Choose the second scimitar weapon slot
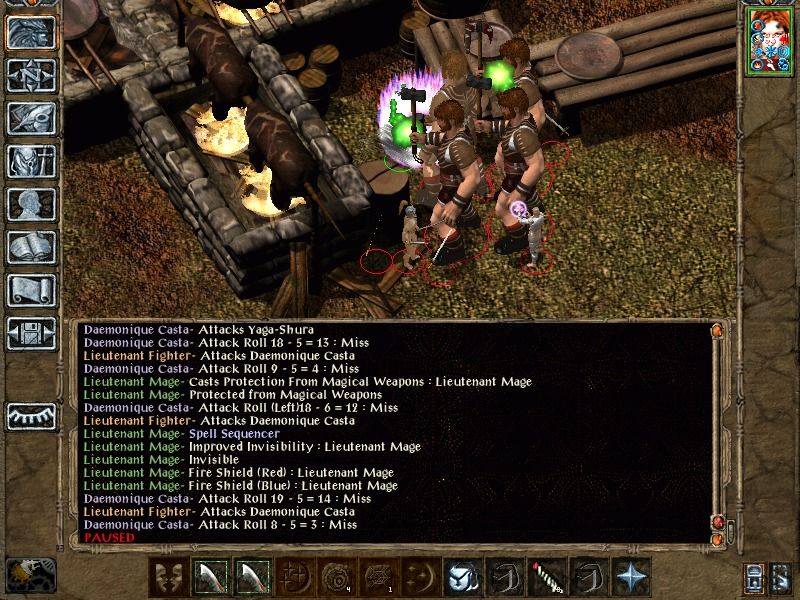Image resolution: width=800 pixels, height=600 pixels. (252, 577)
